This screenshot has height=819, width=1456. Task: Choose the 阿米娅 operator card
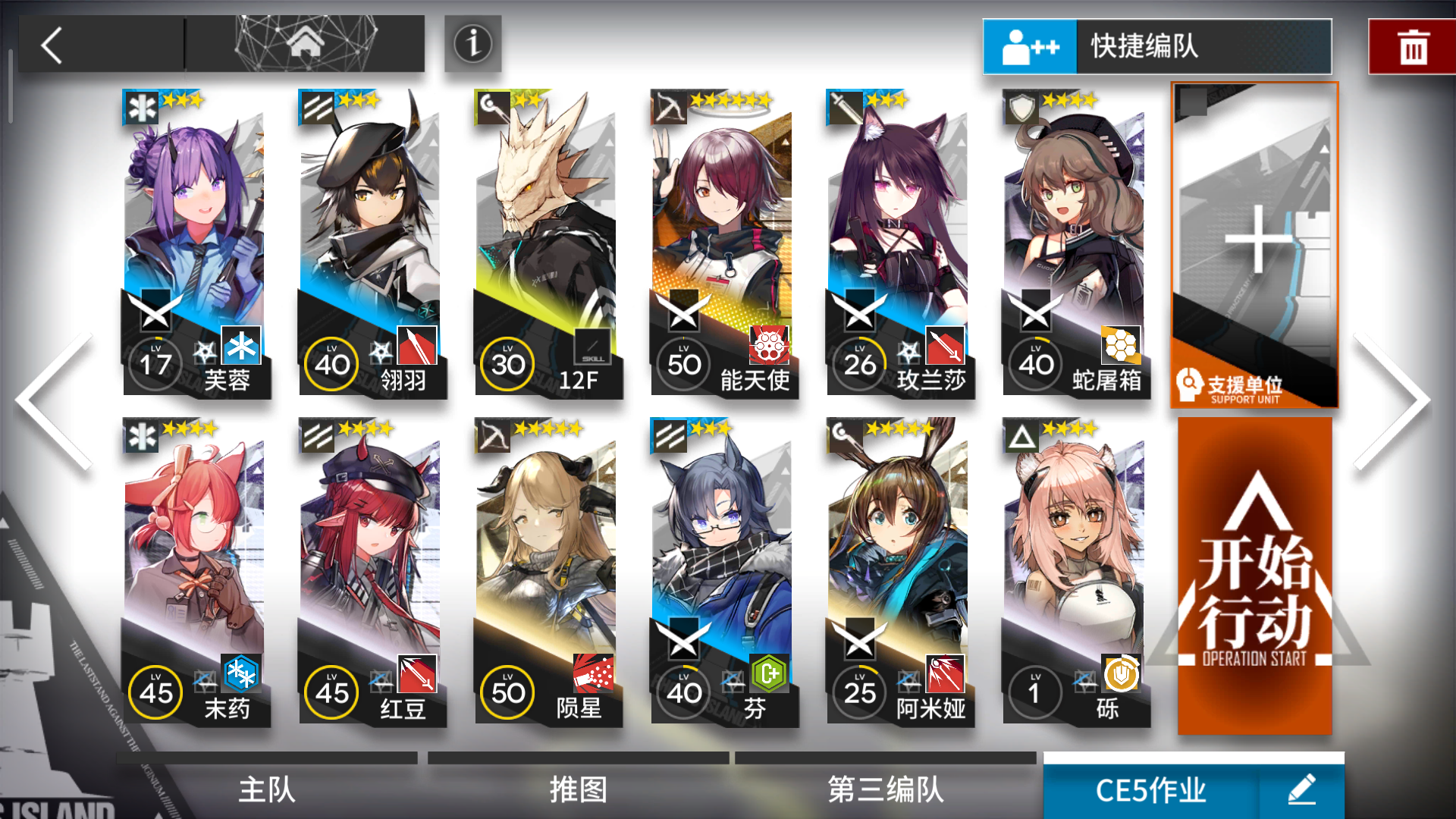click(x=899, y=573)
